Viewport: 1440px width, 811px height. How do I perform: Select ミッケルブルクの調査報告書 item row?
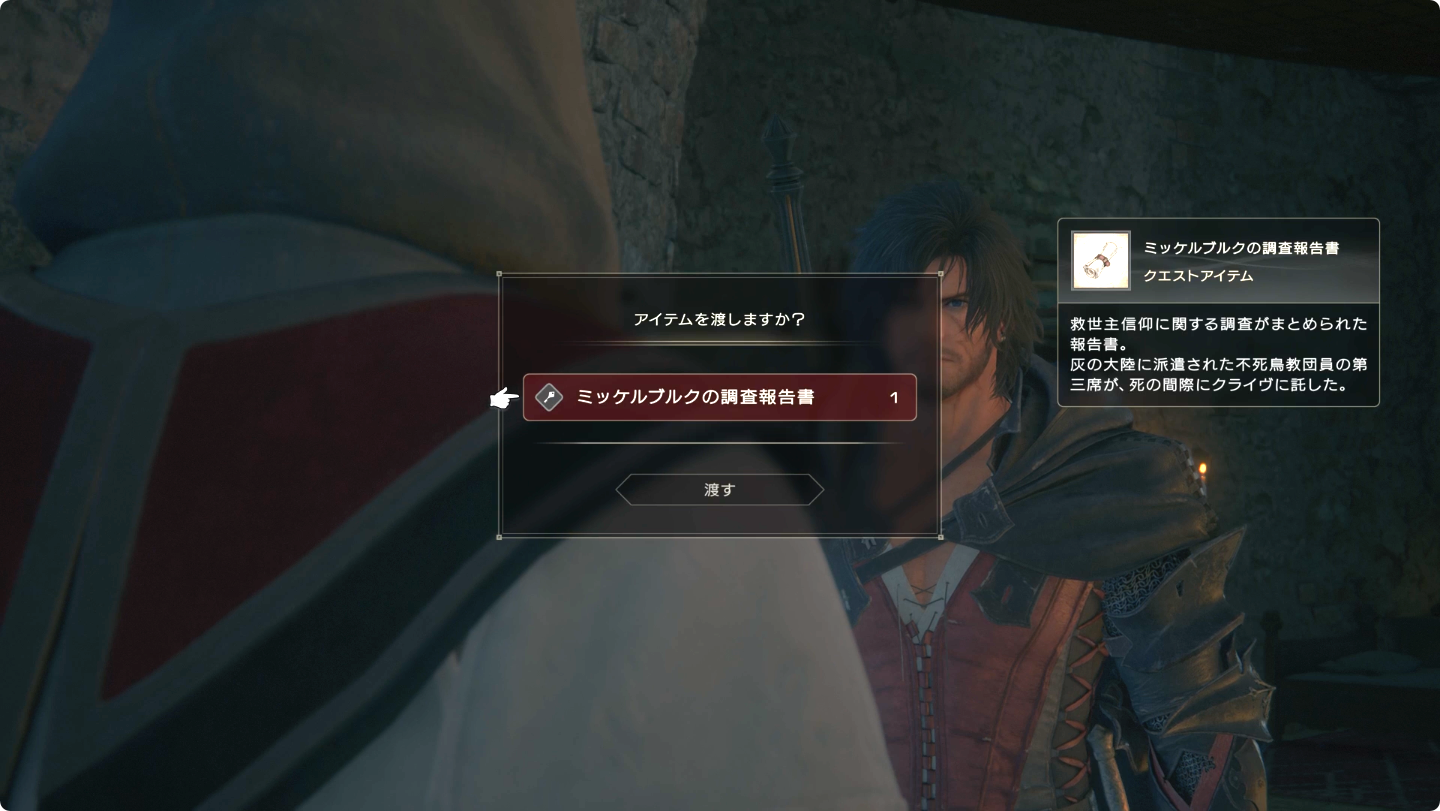coord(719,397)
